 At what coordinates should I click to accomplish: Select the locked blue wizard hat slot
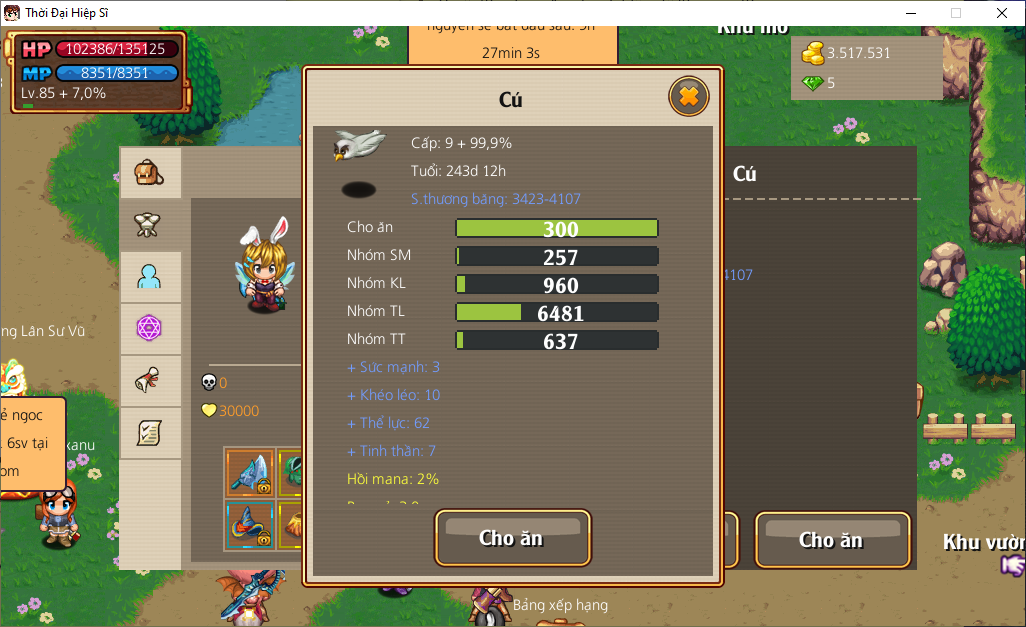click(250, 525)
